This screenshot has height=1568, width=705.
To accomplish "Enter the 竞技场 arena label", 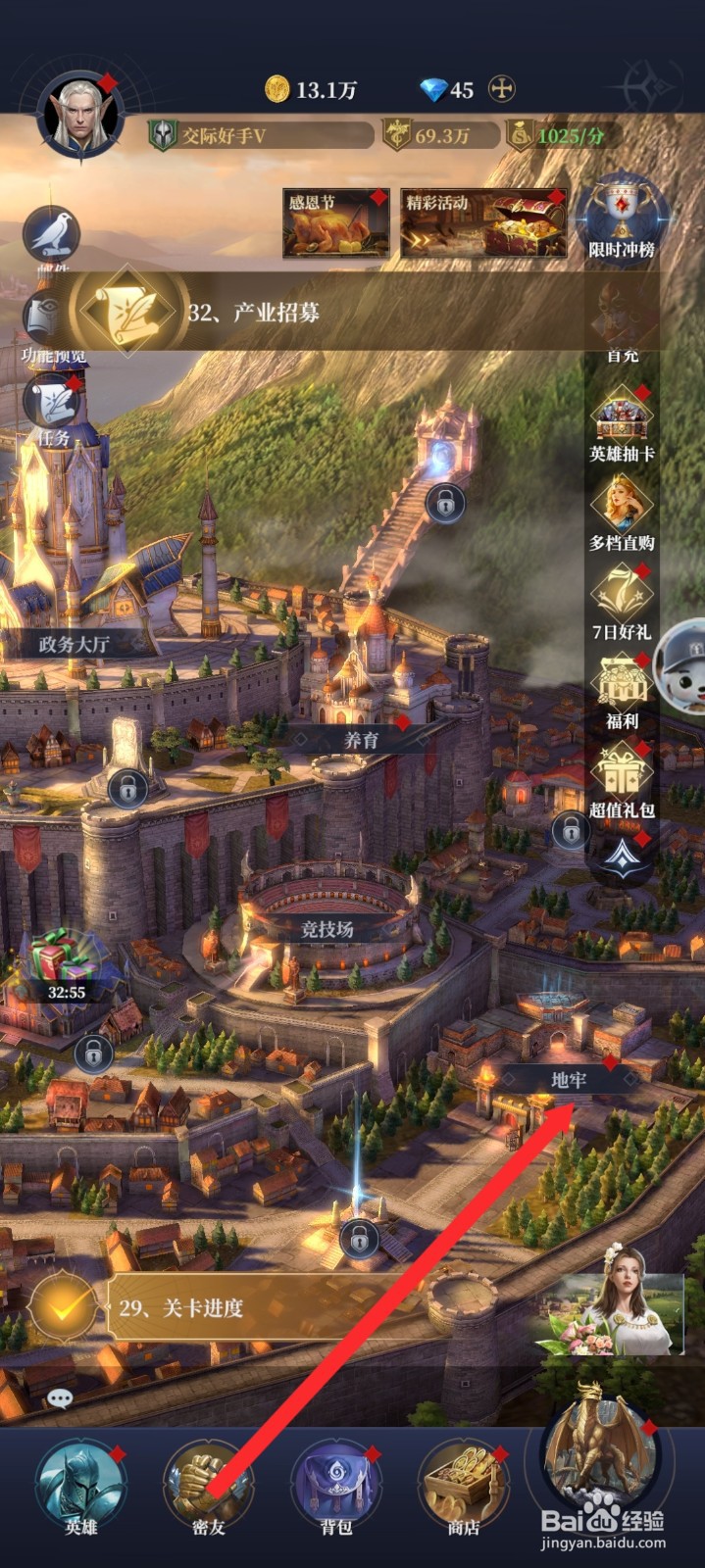I will (327, 929).
